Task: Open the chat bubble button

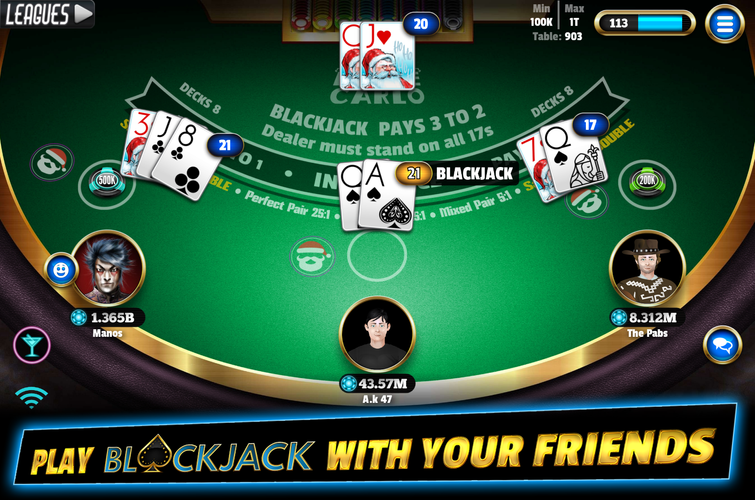Action: [722, 345]
